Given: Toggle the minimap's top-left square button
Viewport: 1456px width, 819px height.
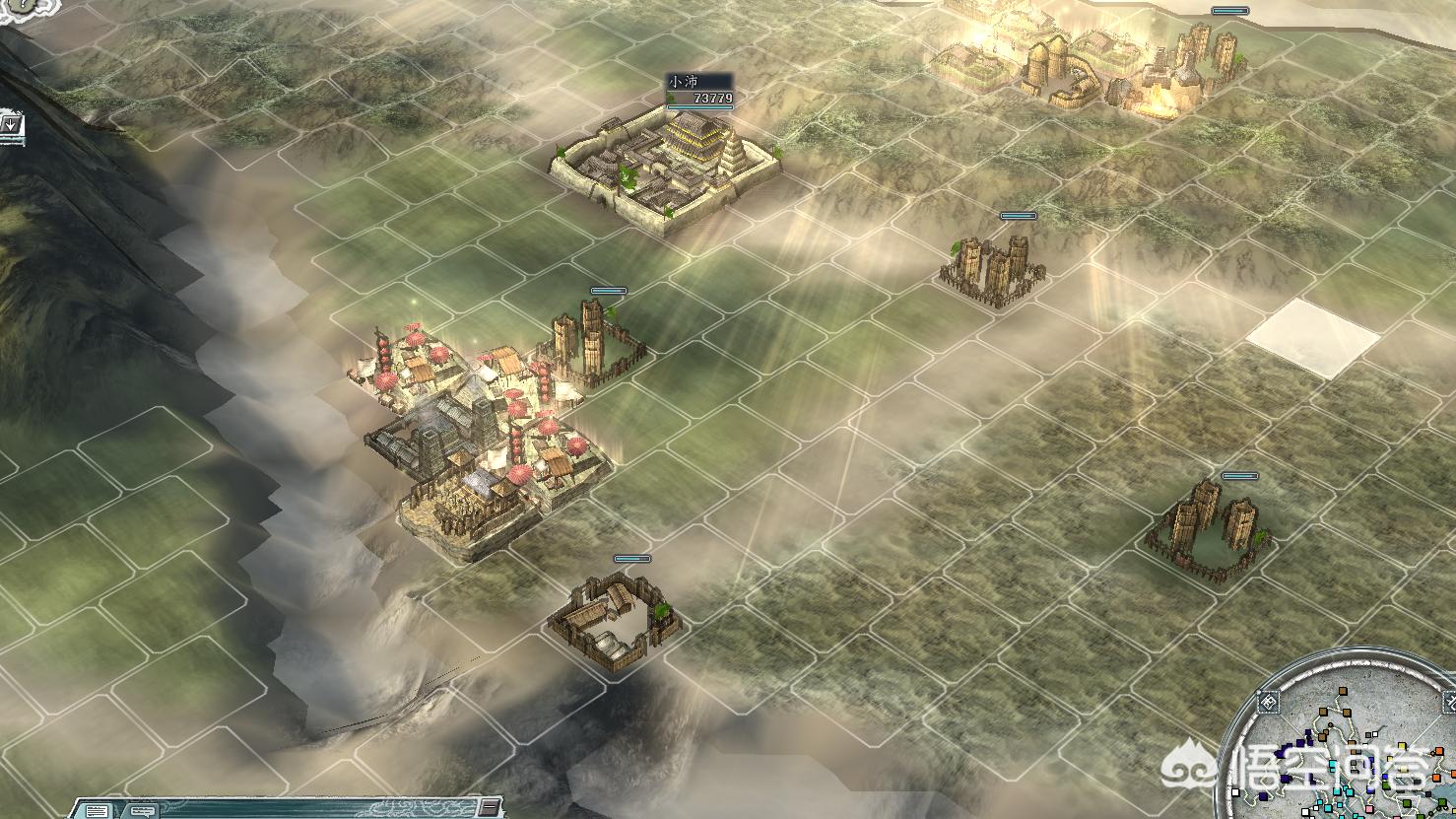Looking at the screenshot, I should pos(1269,703).
